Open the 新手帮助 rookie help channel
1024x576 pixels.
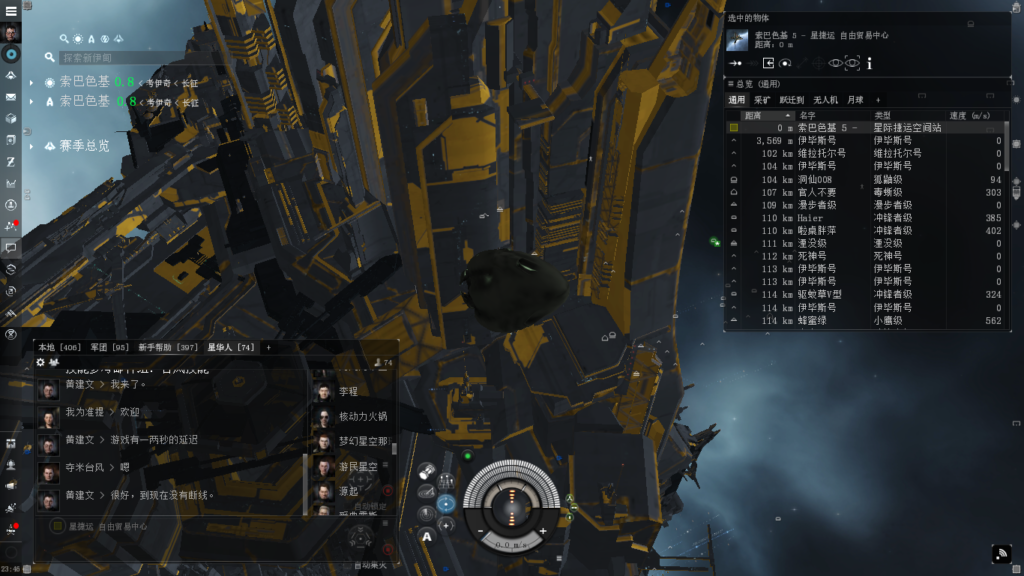(168, 347)
